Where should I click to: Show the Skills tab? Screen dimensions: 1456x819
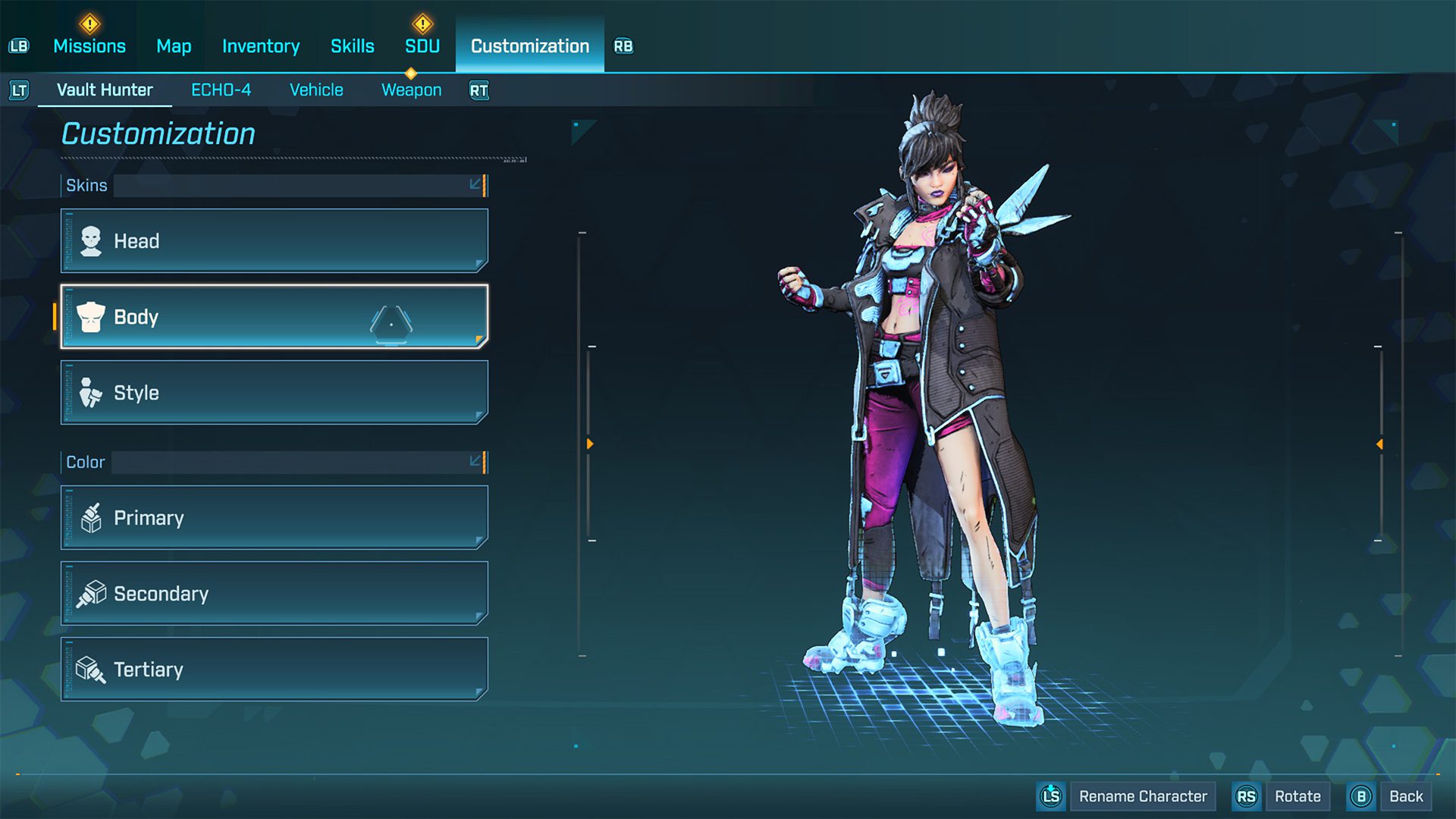pos(353,46)
